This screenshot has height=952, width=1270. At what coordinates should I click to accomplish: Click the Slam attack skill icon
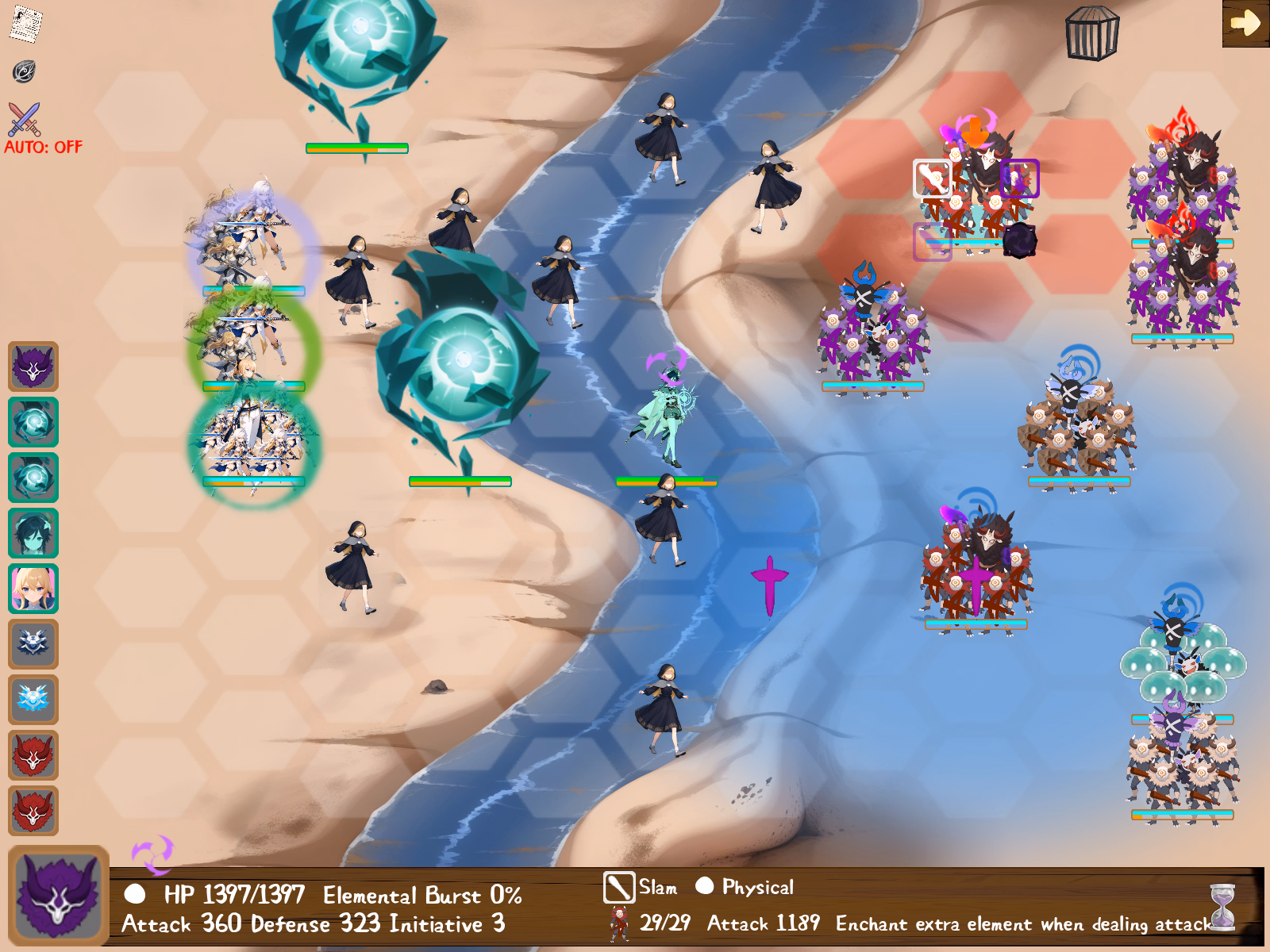(x=618, y=886)
